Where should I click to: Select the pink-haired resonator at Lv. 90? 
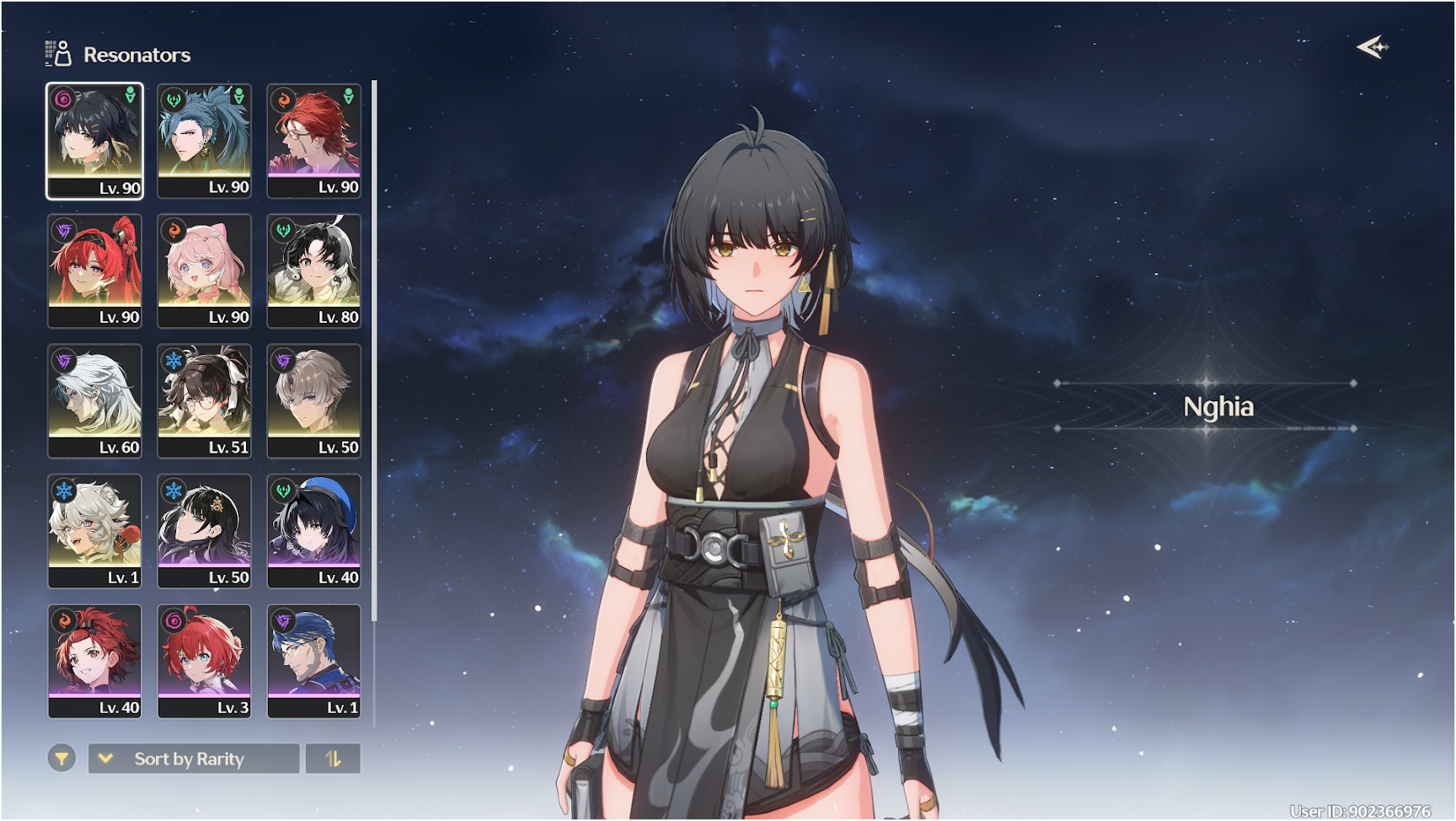click(204, 270)
